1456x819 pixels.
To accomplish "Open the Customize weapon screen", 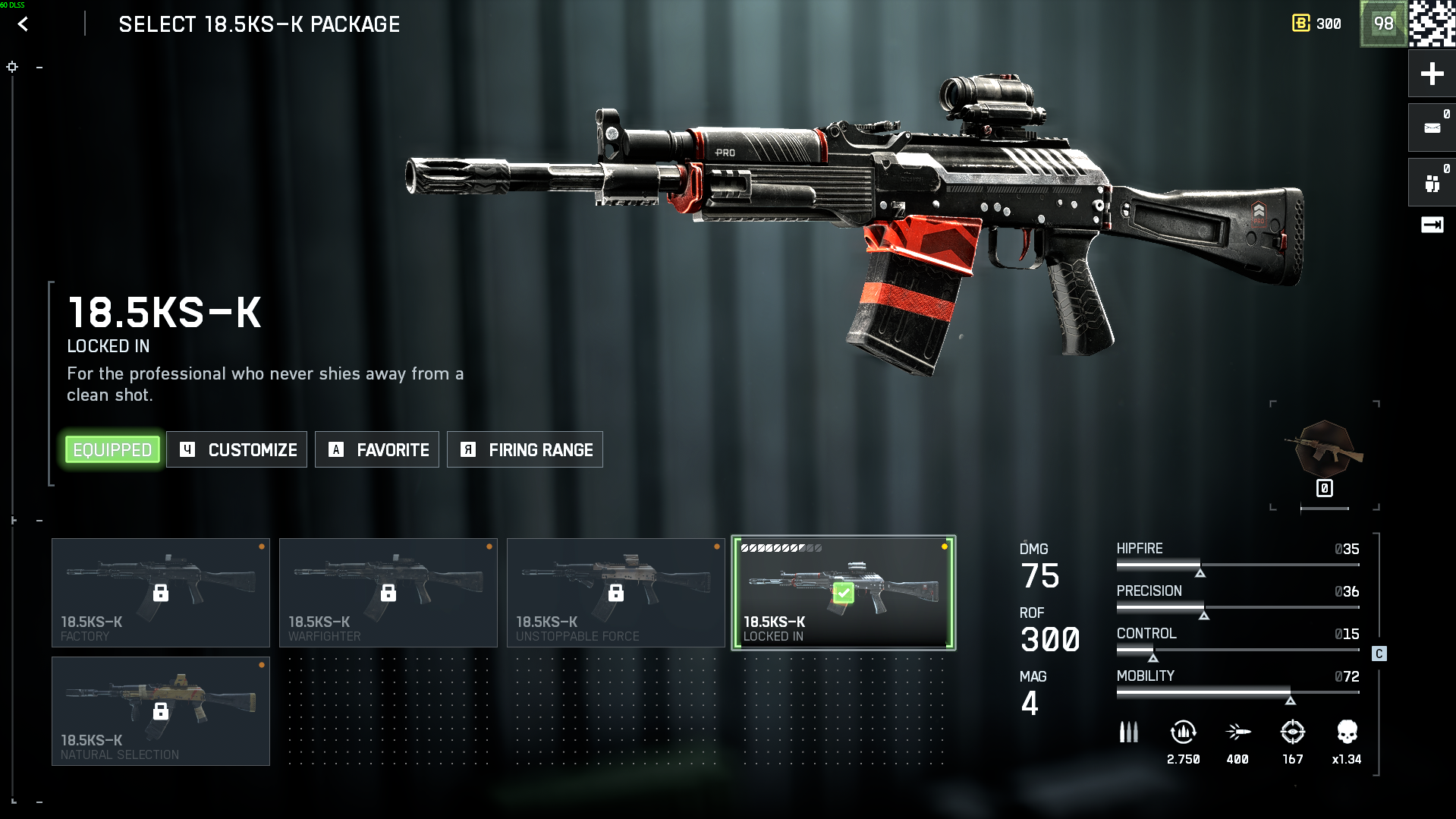I will 237,450.
